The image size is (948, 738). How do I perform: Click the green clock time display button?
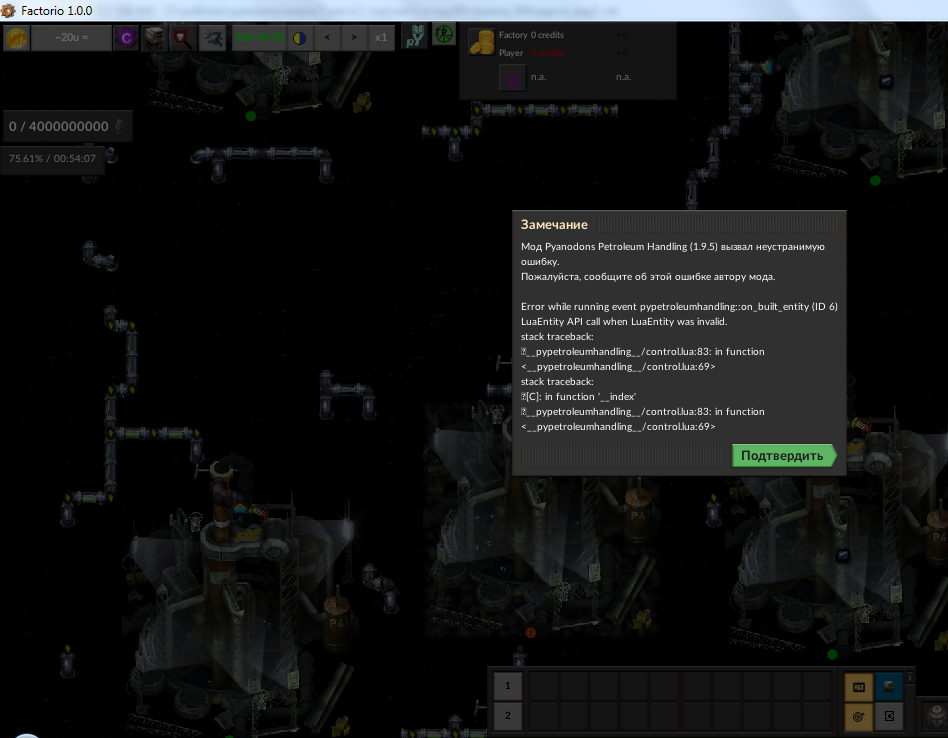(x=258, y=39)
